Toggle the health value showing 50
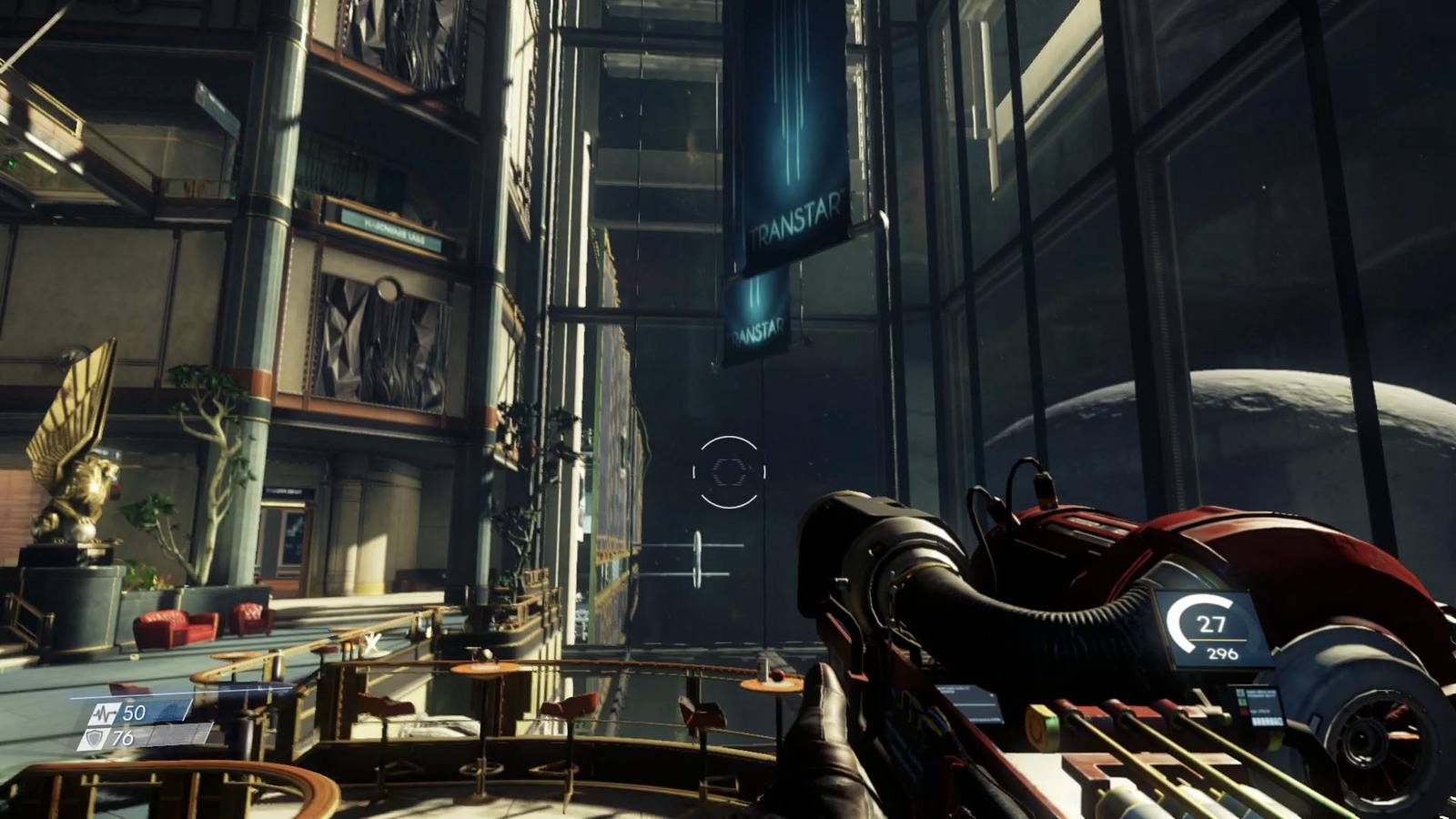1456x819 pixels. (x=135, y=713)
